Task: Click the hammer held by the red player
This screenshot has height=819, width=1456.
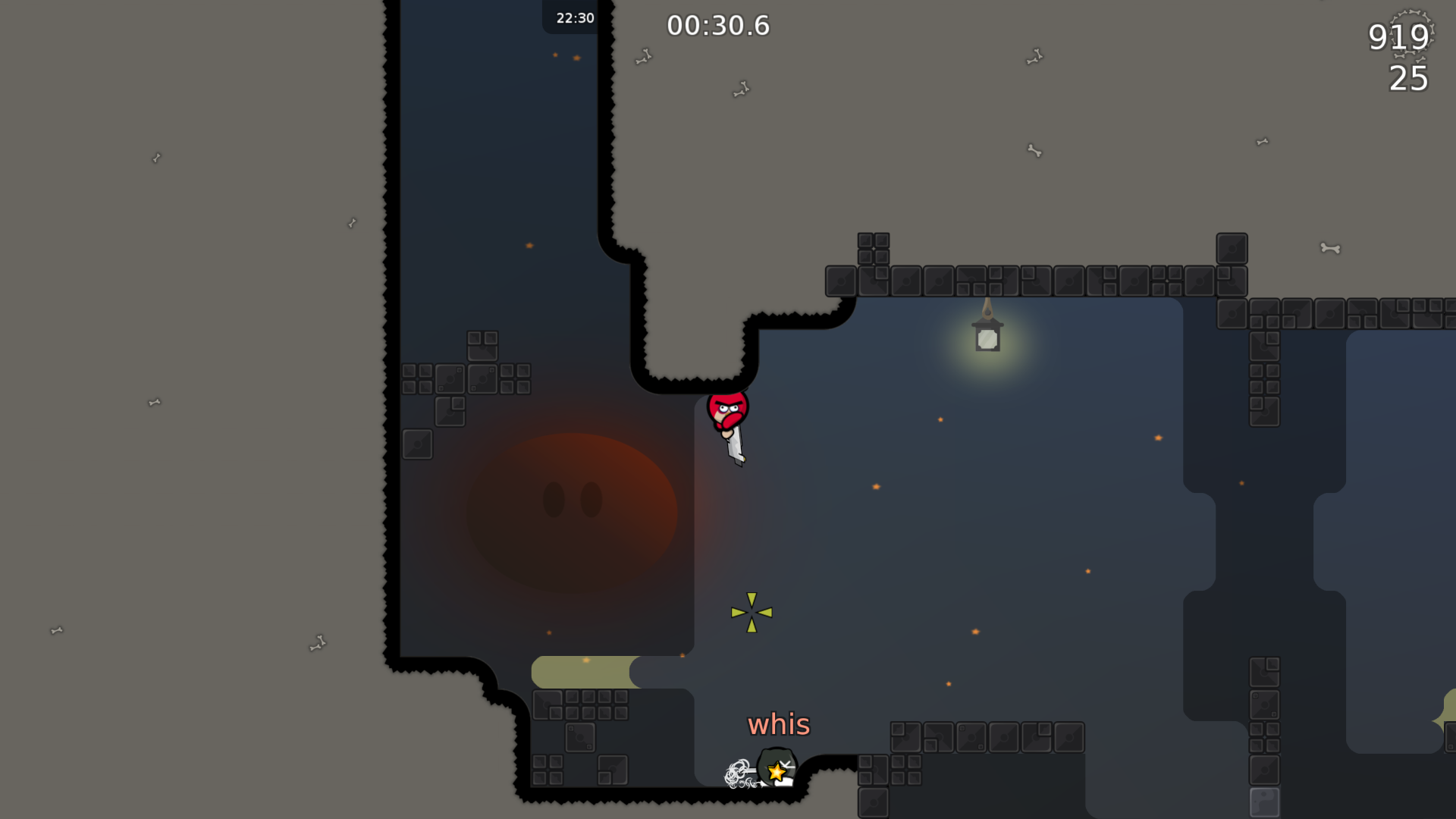Action: [734, 447]
